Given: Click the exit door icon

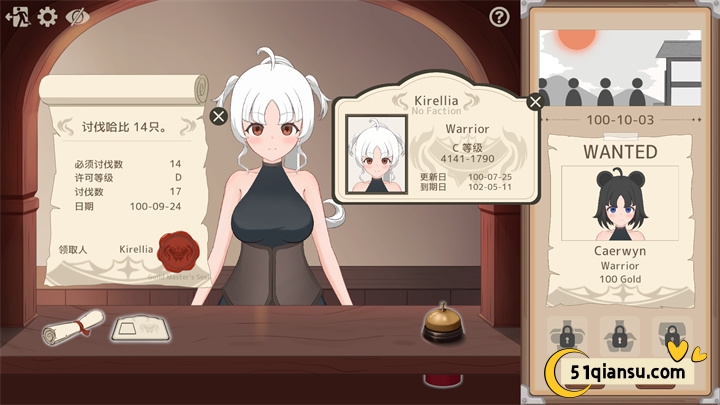Looking at the screenshot, I should [17, 16].
